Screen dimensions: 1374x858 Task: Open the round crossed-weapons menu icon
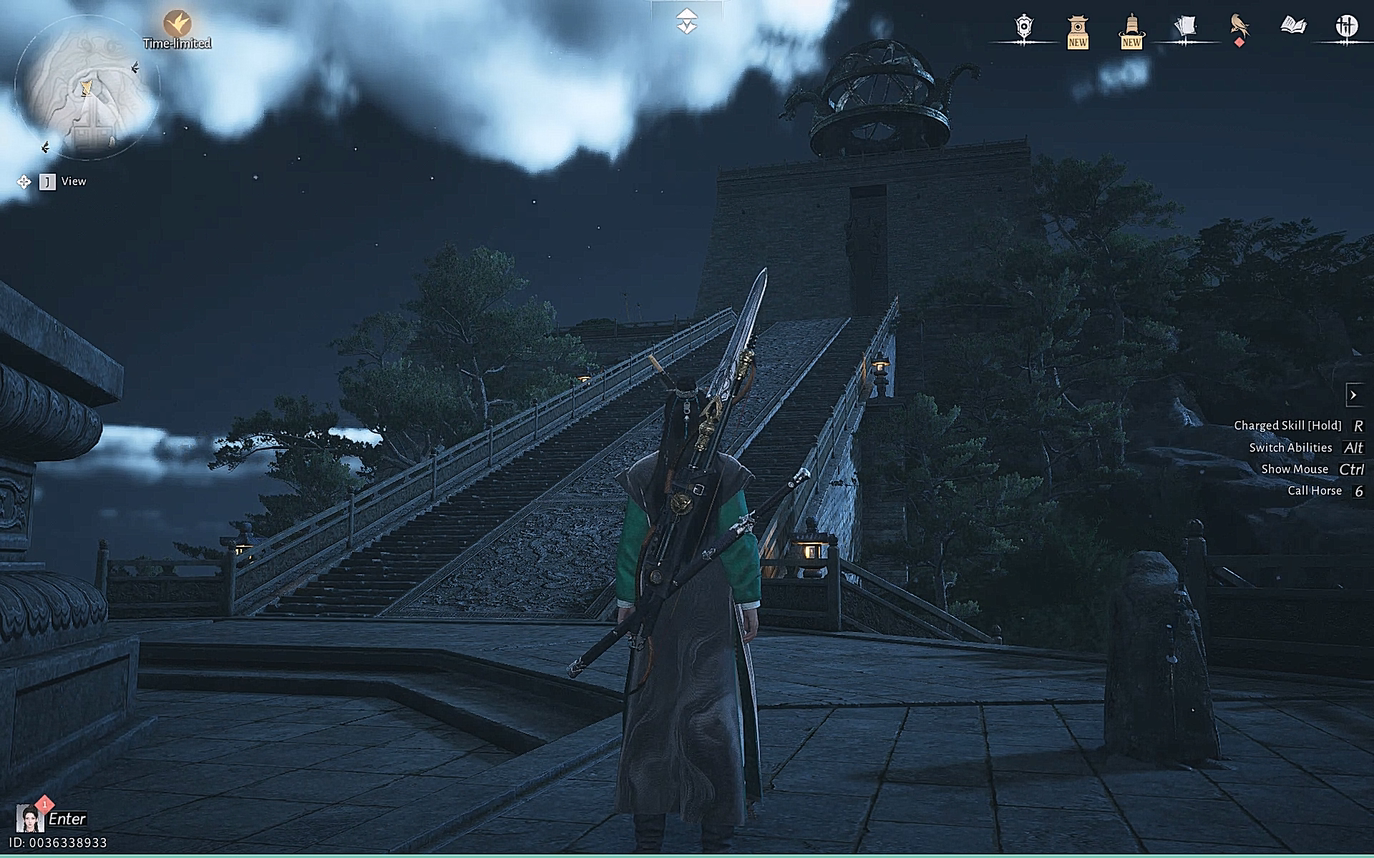1346,27
